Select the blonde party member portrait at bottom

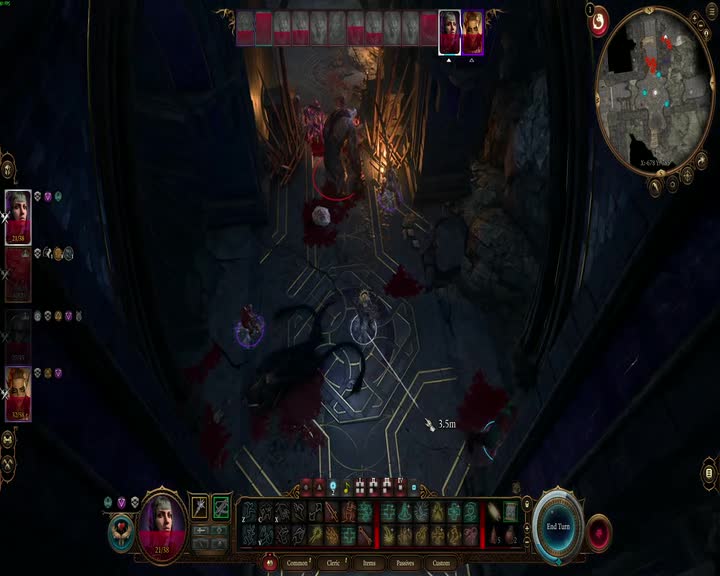click(18, 393)
